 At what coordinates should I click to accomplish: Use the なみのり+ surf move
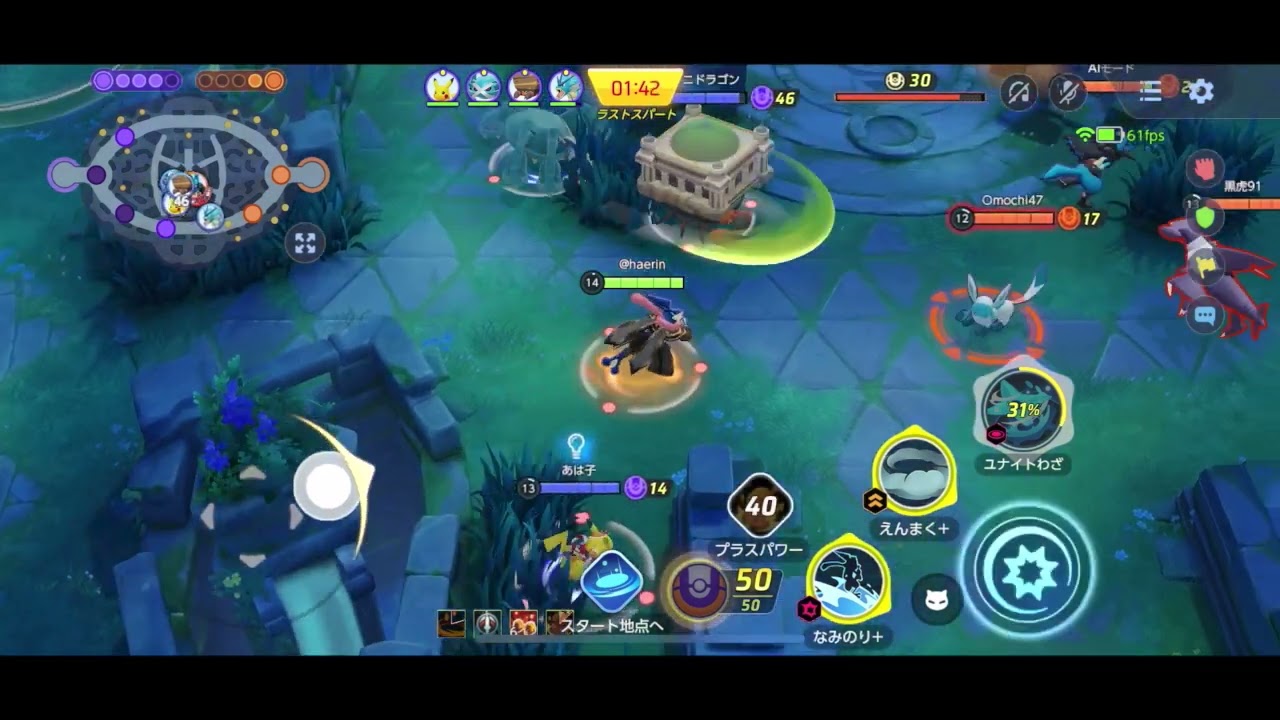[848, 581]
